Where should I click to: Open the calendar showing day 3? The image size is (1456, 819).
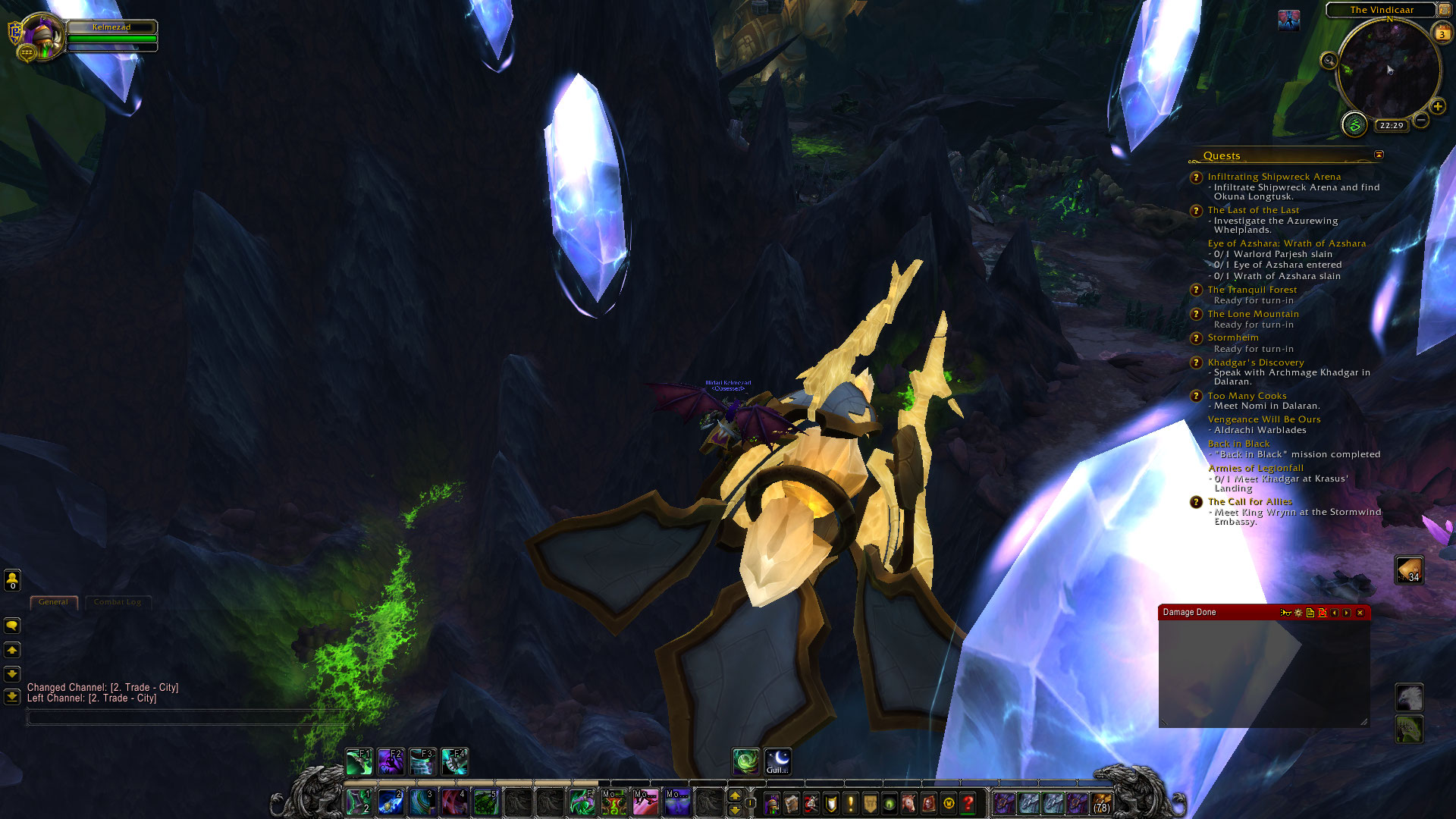pyautogui.click(x=1442, y=33)
